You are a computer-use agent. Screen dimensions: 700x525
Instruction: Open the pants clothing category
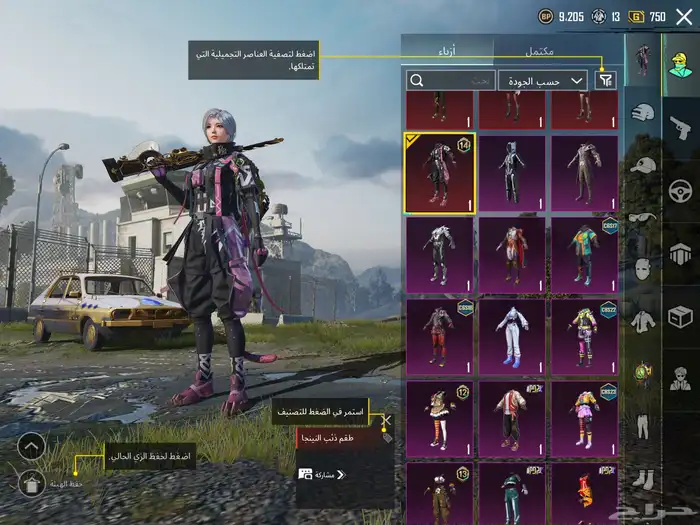pyautogui.click(x=643, y=424)
